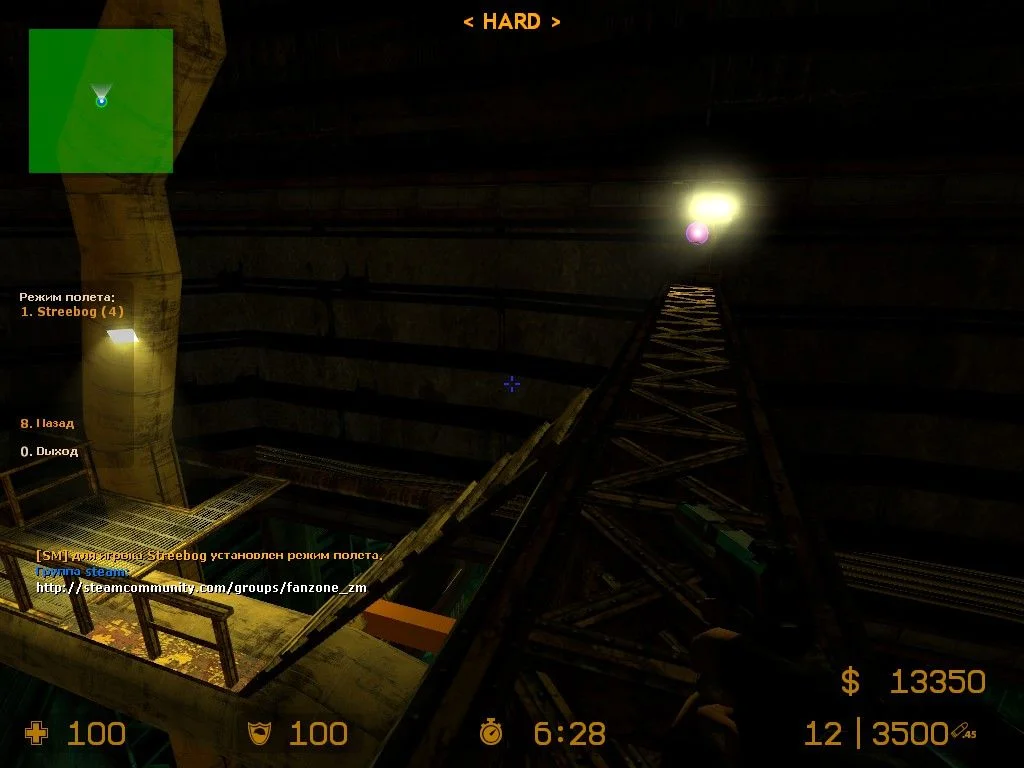Click the green radar minimap
This screenshot has width=1024, height=768.
(101, 101)
